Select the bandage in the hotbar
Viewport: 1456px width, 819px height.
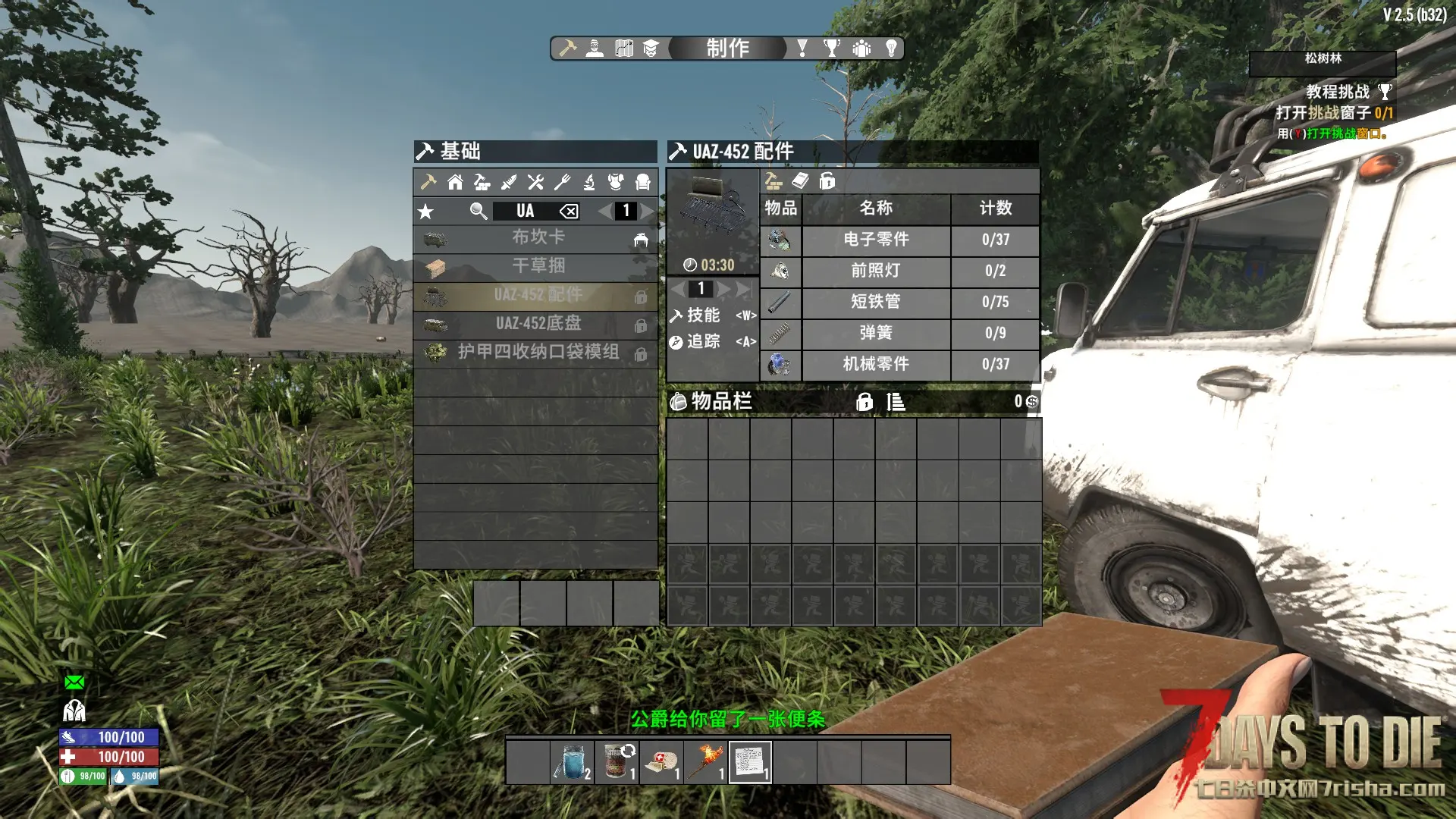(661, 761)
